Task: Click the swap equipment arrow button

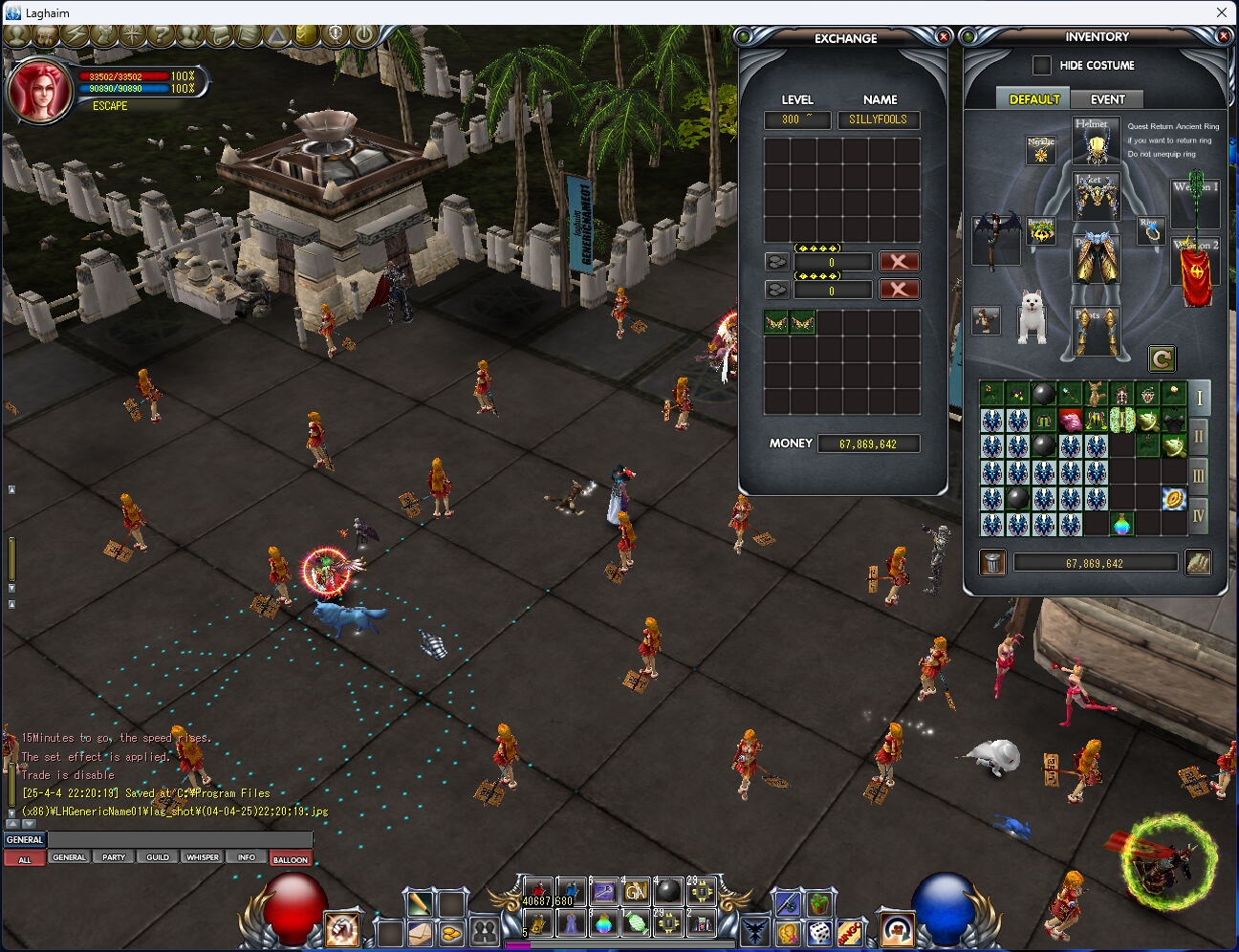Action: click(x=1162, y=359)
